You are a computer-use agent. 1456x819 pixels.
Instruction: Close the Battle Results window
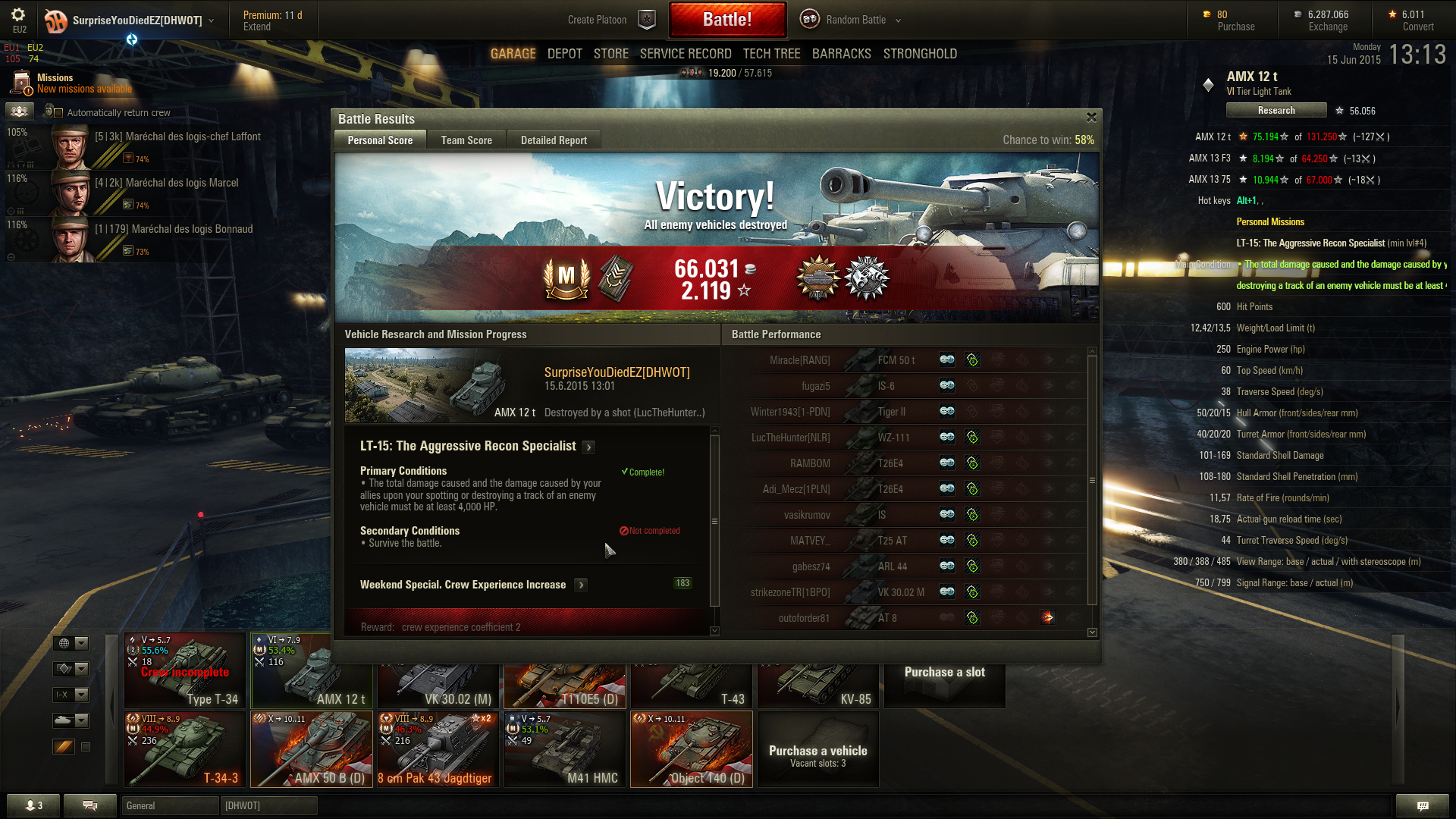click(1091, 118)
